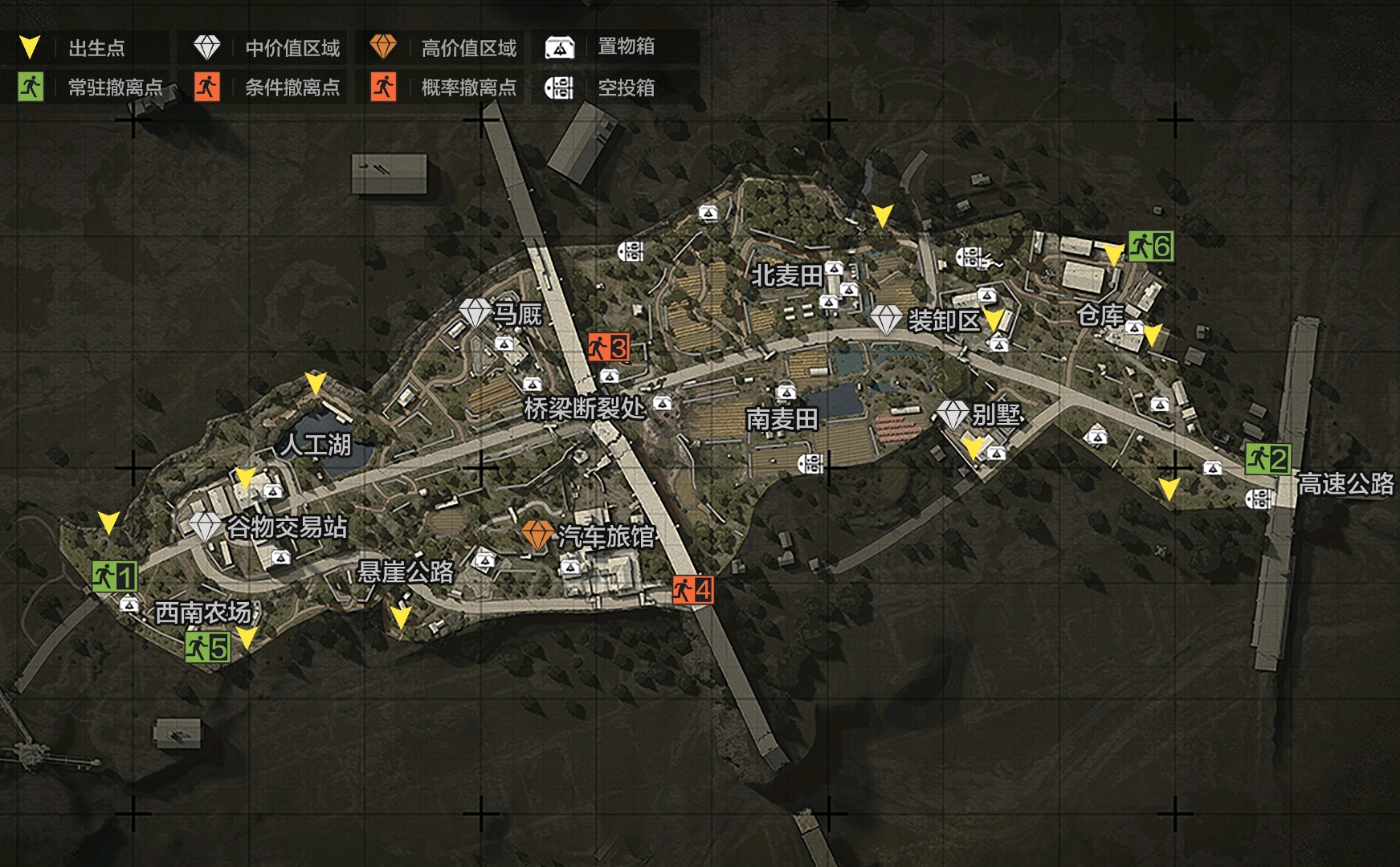
Task: Select green extraction point marker 5
Action: click(x=207, y=646)
